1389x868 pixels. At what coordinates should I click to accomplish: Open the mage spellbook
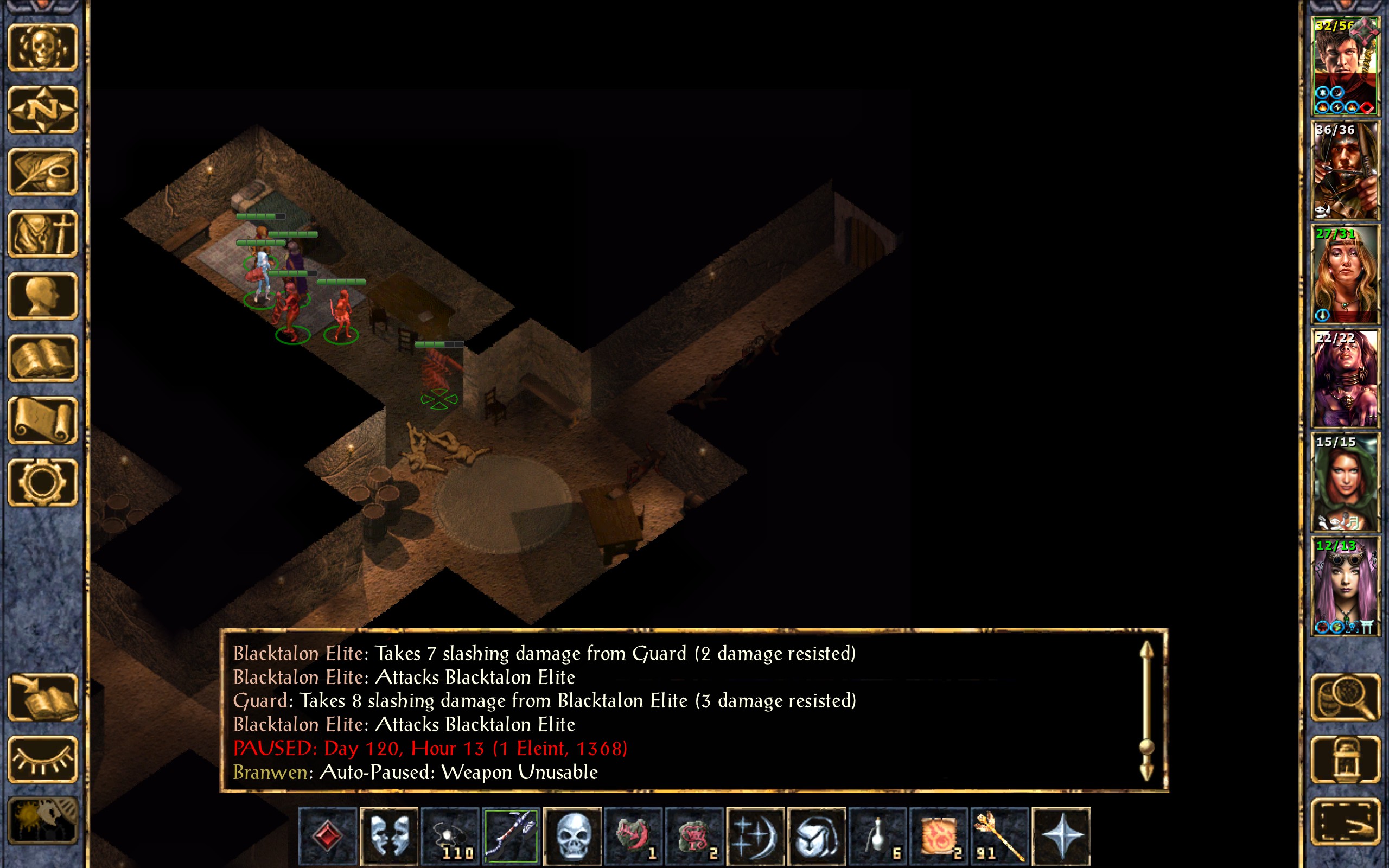42,359
